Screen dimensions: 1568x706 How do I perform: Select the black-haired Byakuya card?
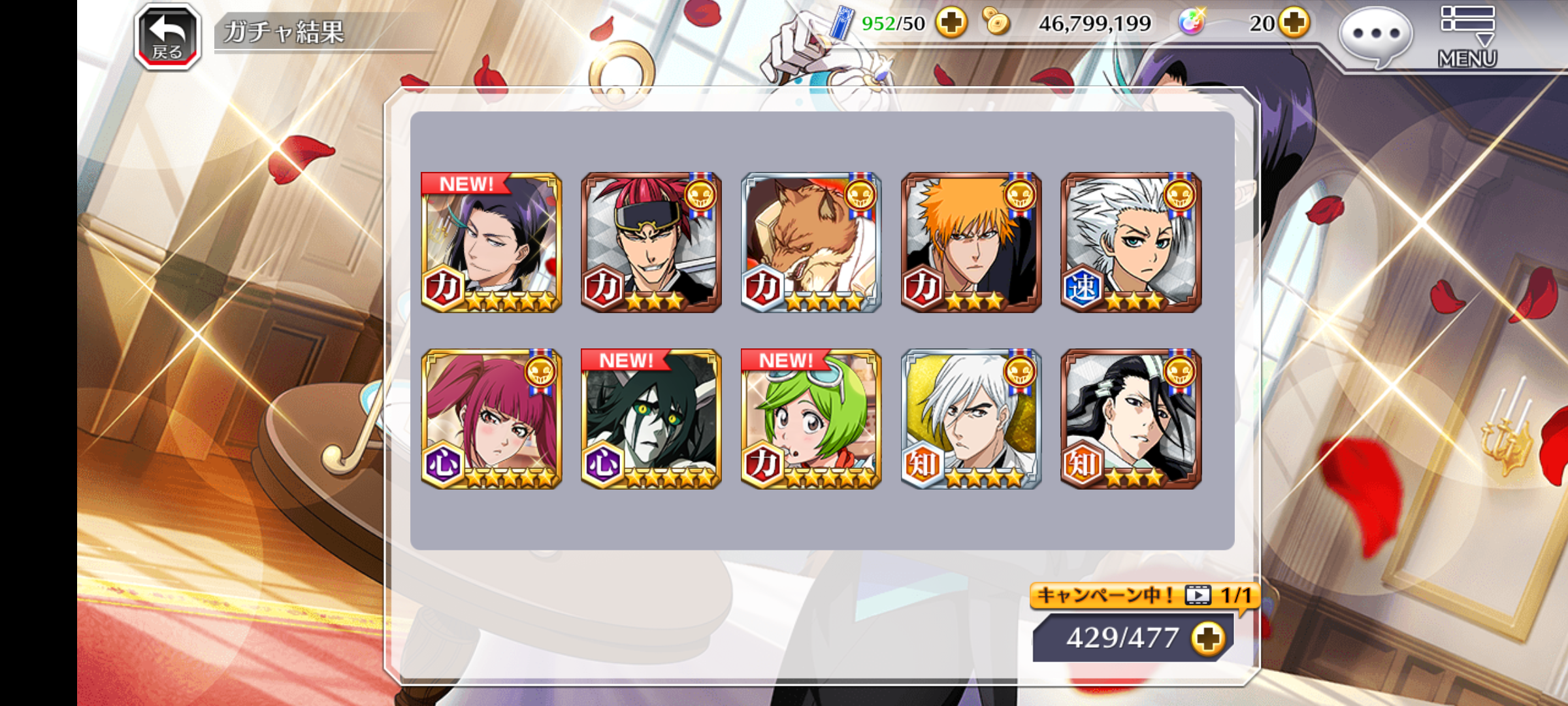(1131, 419)
